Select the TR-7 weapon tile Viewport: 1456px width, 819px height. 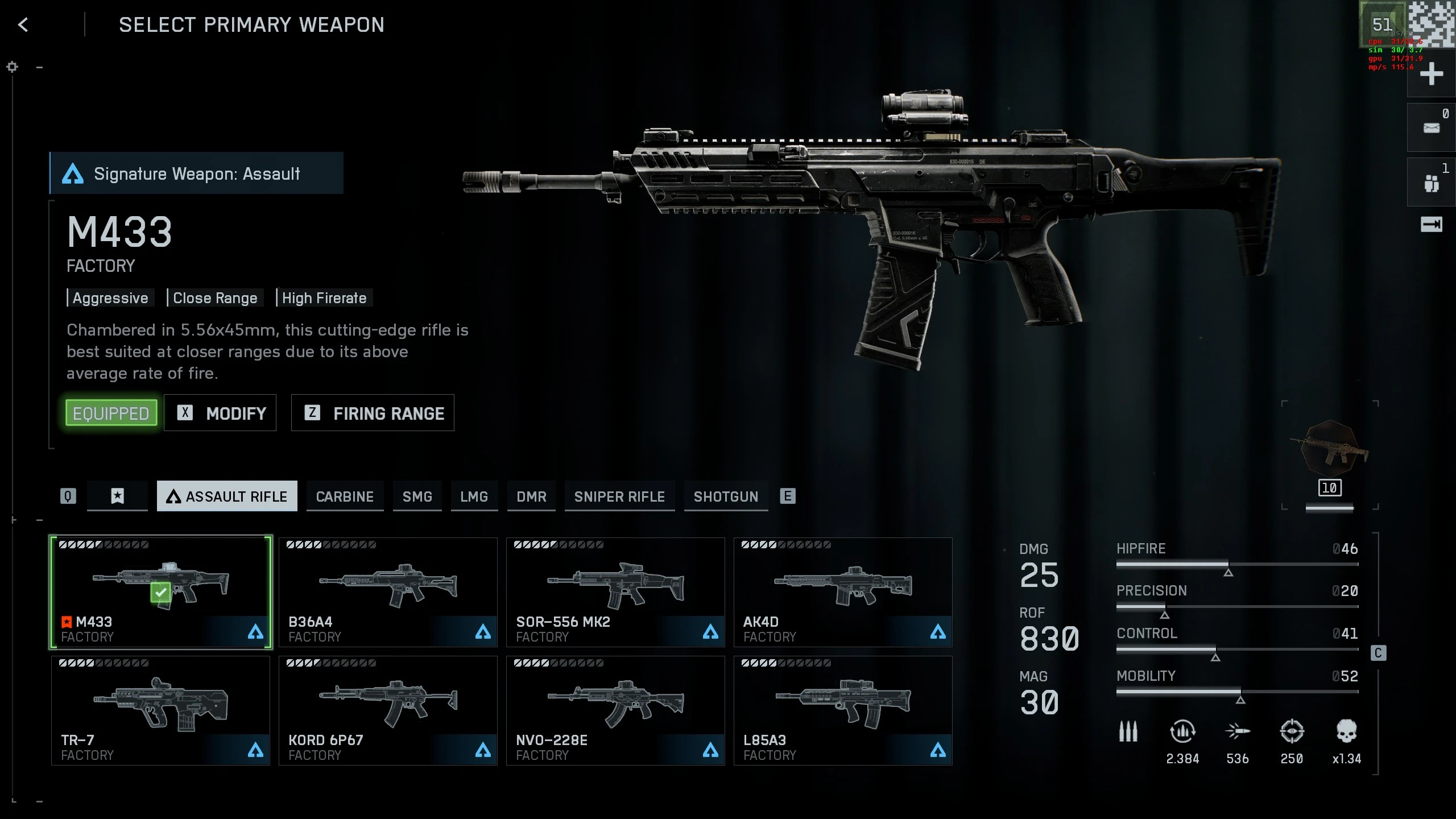coord(160,710)
